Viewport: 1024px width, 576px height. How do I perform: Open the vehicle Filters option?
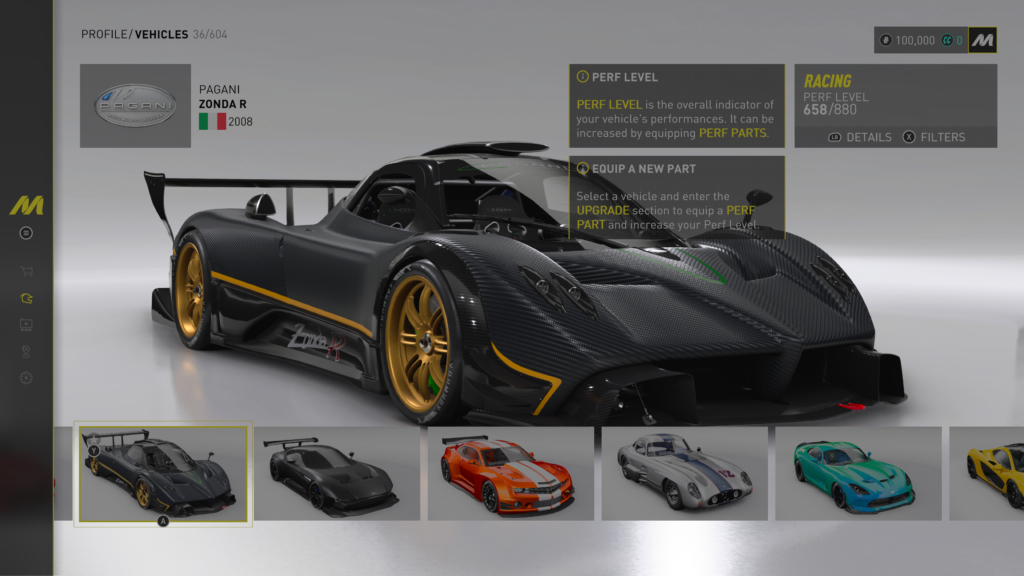point(934,137)
